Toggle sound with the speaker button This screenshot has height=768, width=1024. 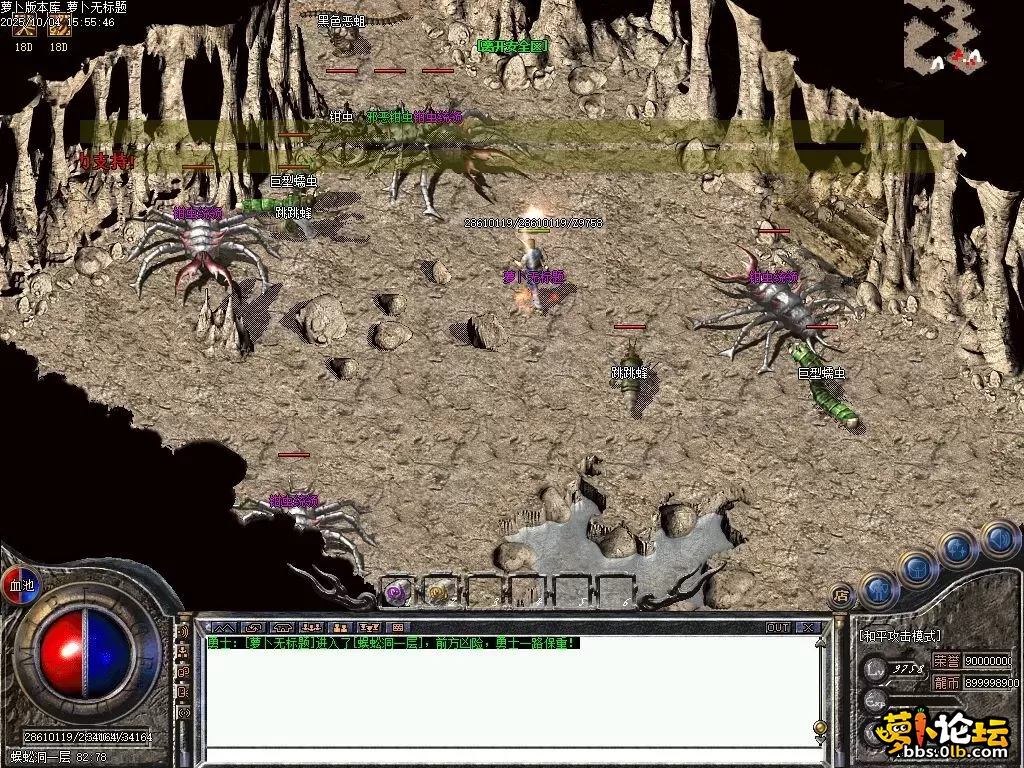pyautogui.click(x=998, y=538)
